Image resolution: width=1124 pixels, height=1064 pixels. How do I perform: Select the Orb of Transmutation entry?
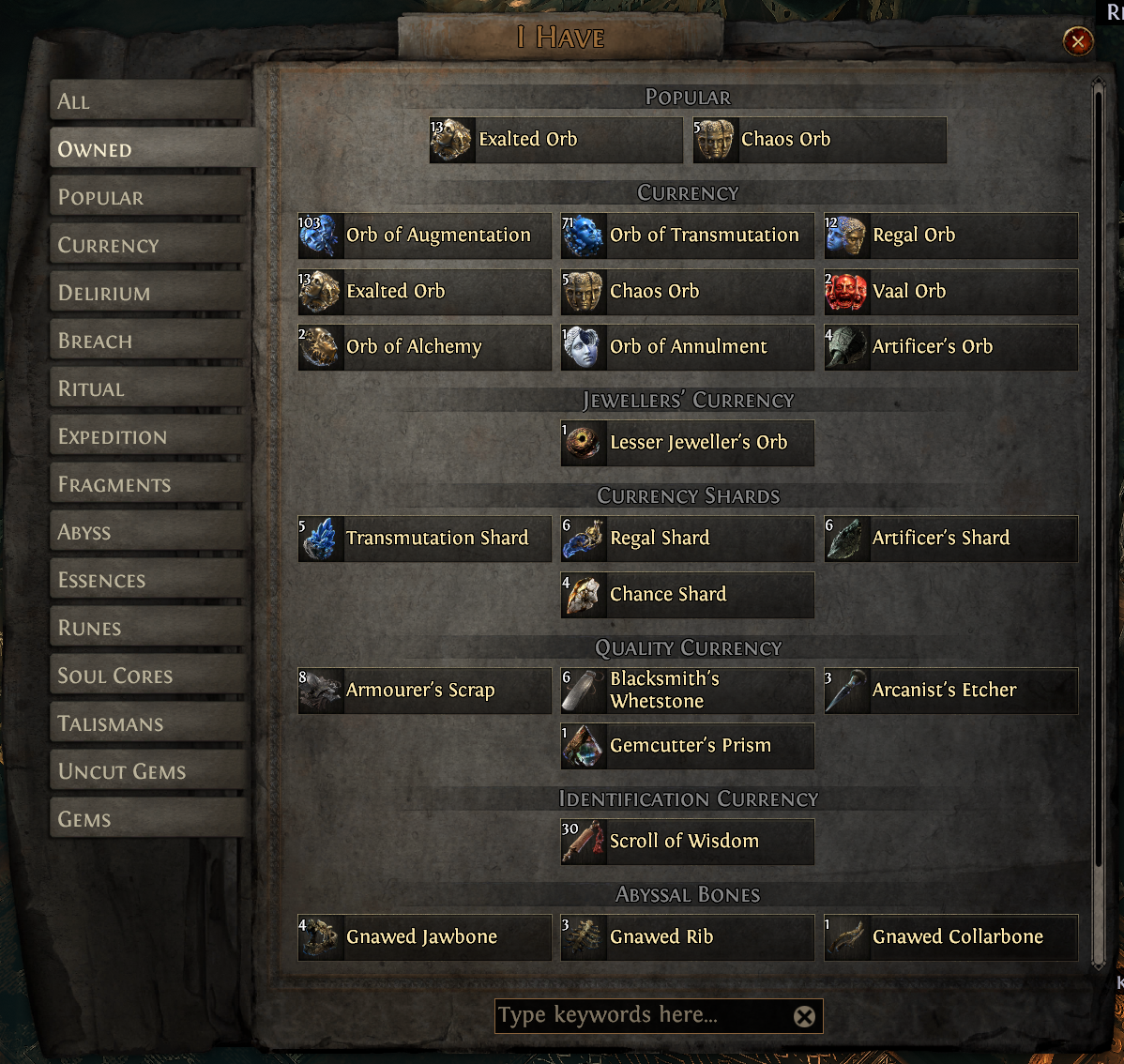tap(688, 236)
